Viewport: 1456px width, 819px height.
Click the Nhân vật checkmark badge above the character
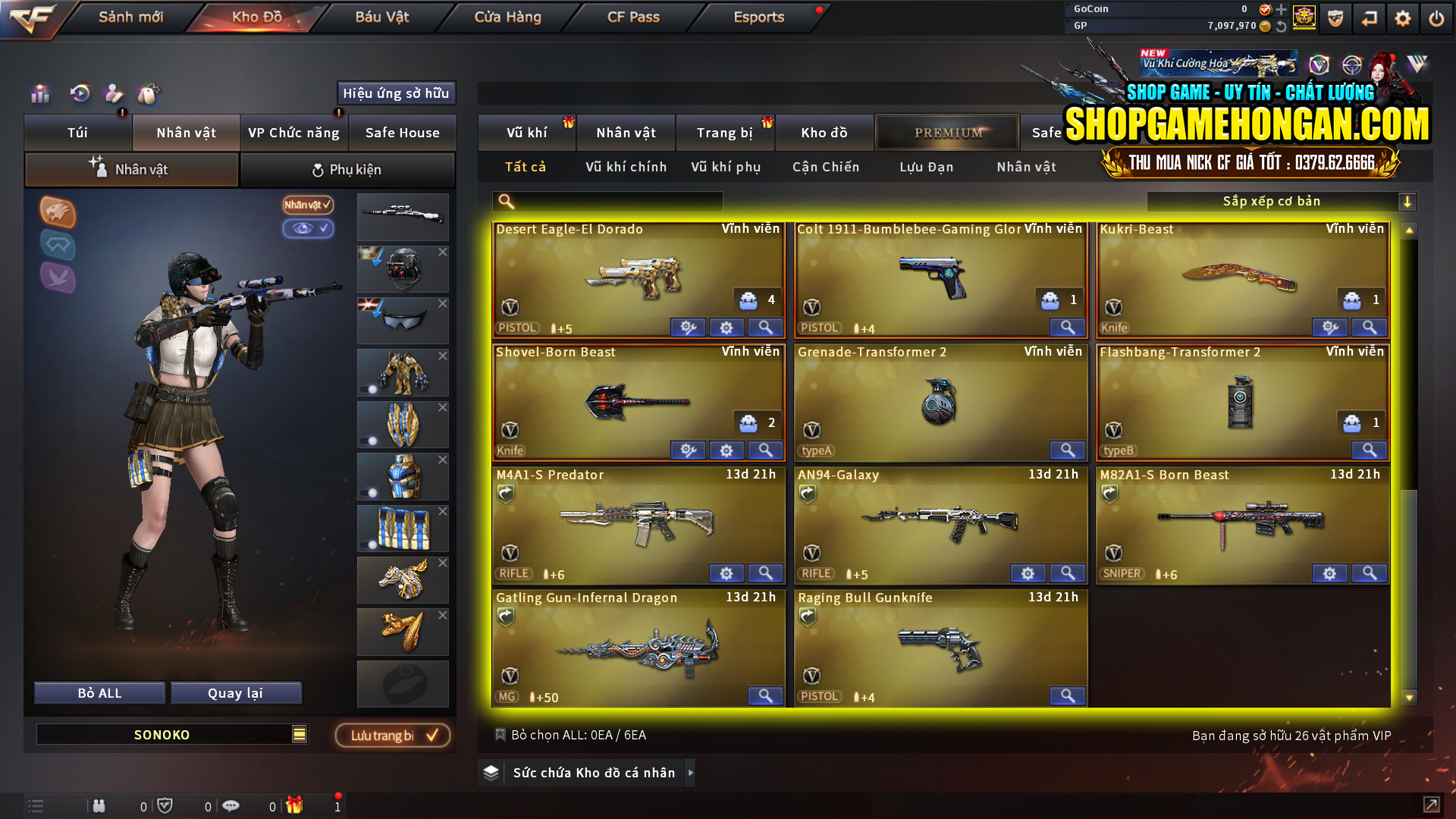[x=307, y=205]
